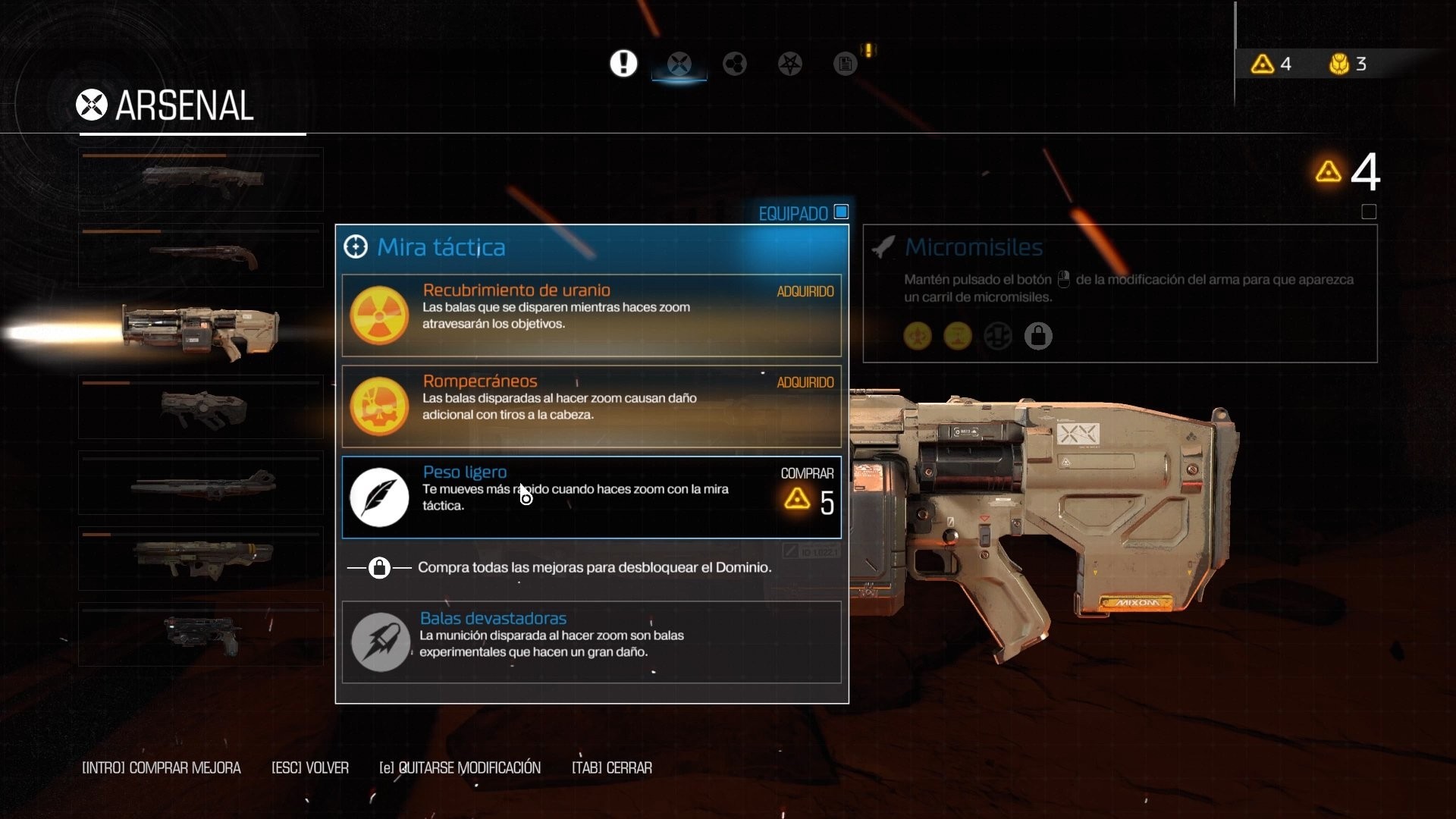
Task: Open the hexagon suit upgrades tab
Action: pyautogui.click(x=734, y=64)
